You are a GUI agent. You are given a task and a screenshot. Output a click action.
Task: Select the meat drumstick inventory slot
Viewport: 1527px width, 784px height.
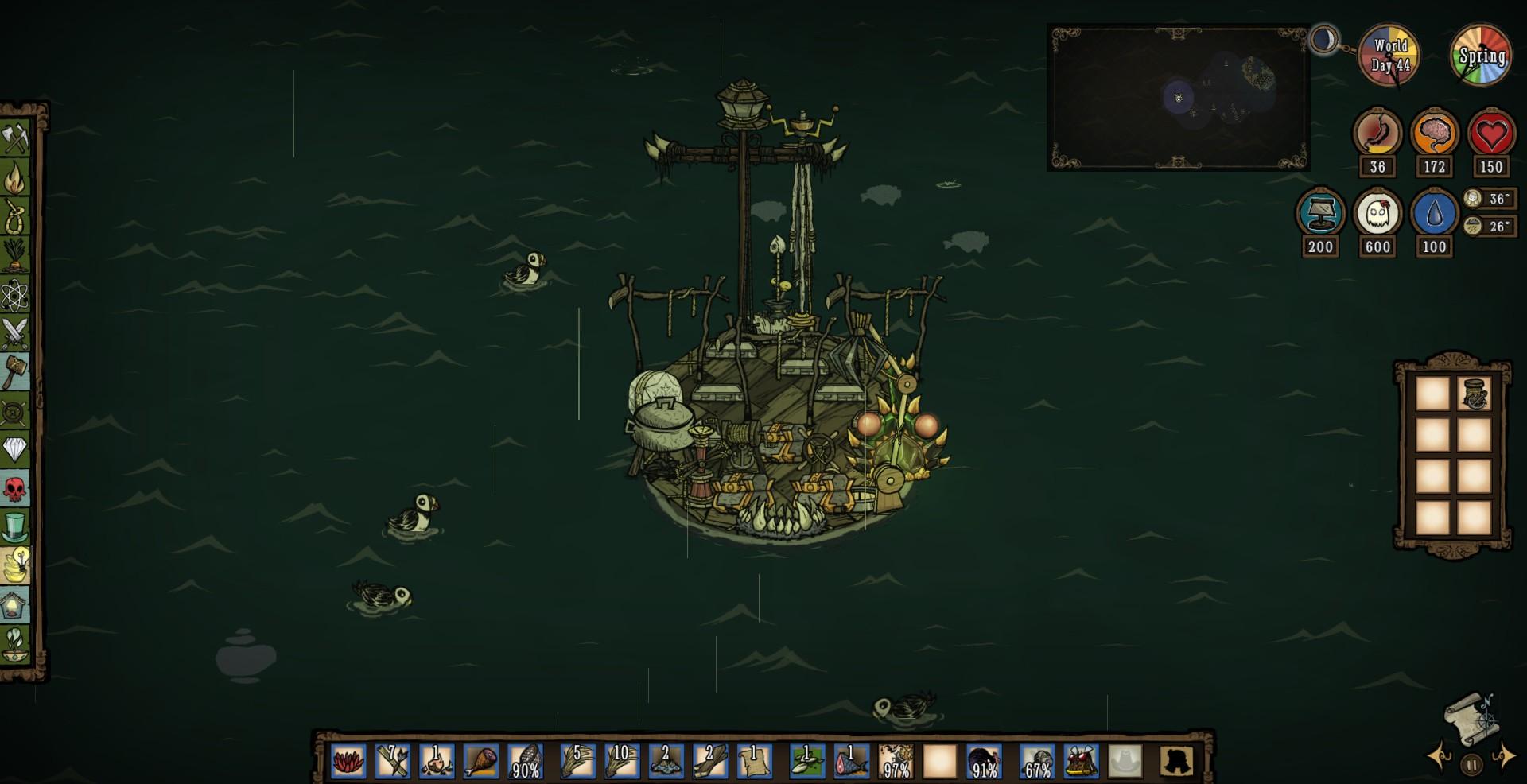coord(480,761)
